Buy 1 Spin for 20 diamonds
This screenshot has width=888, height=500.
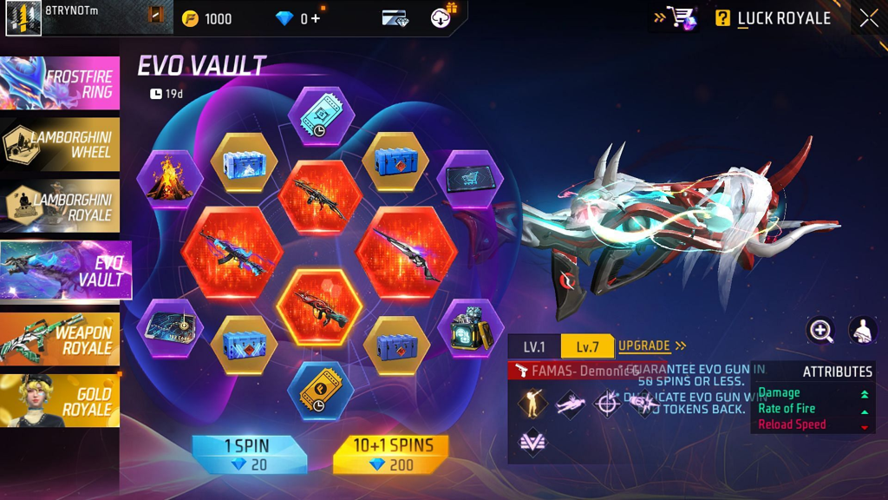(246, 454)
